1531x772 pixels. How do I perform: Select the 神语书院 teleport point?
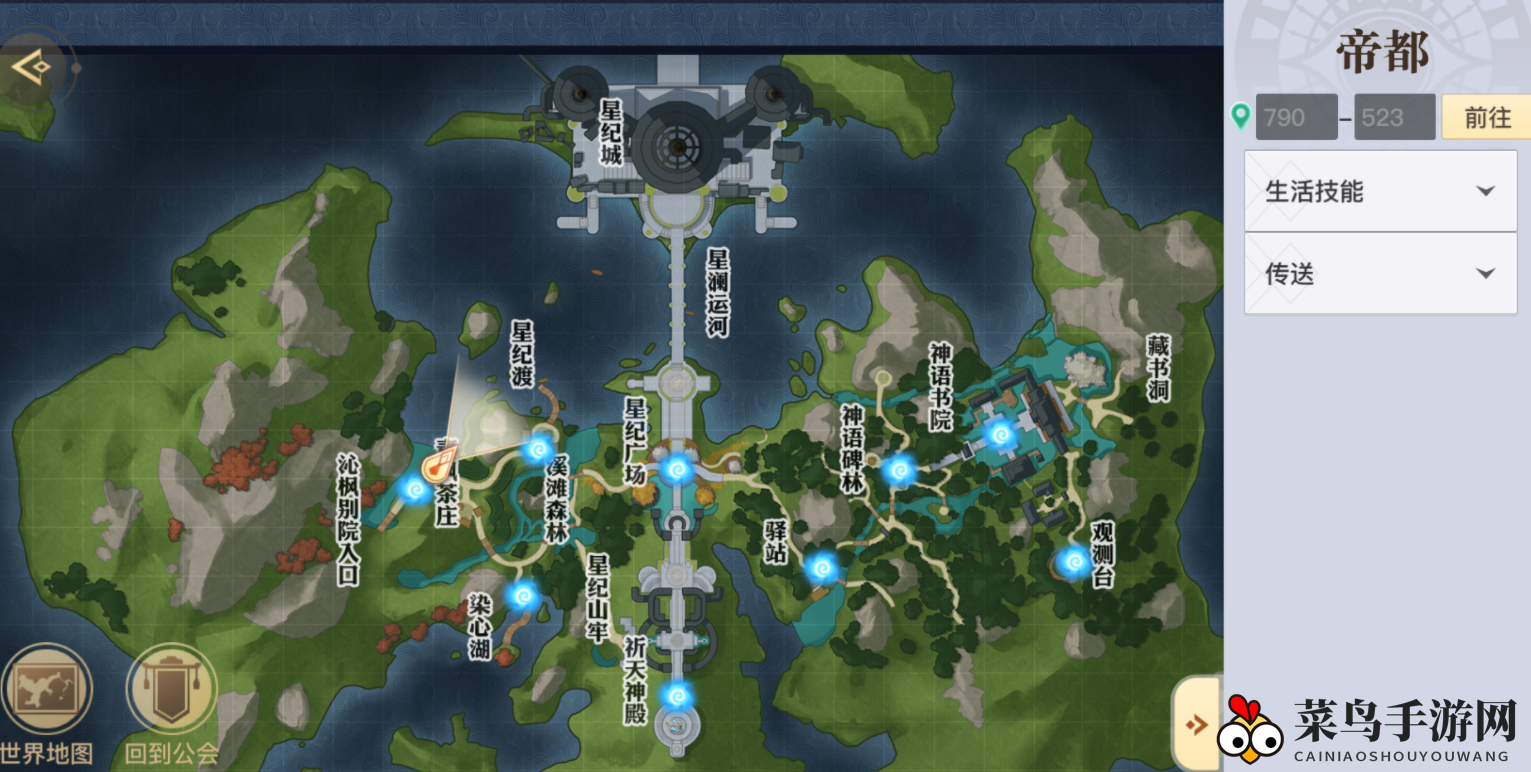(x=1000, y=434)
